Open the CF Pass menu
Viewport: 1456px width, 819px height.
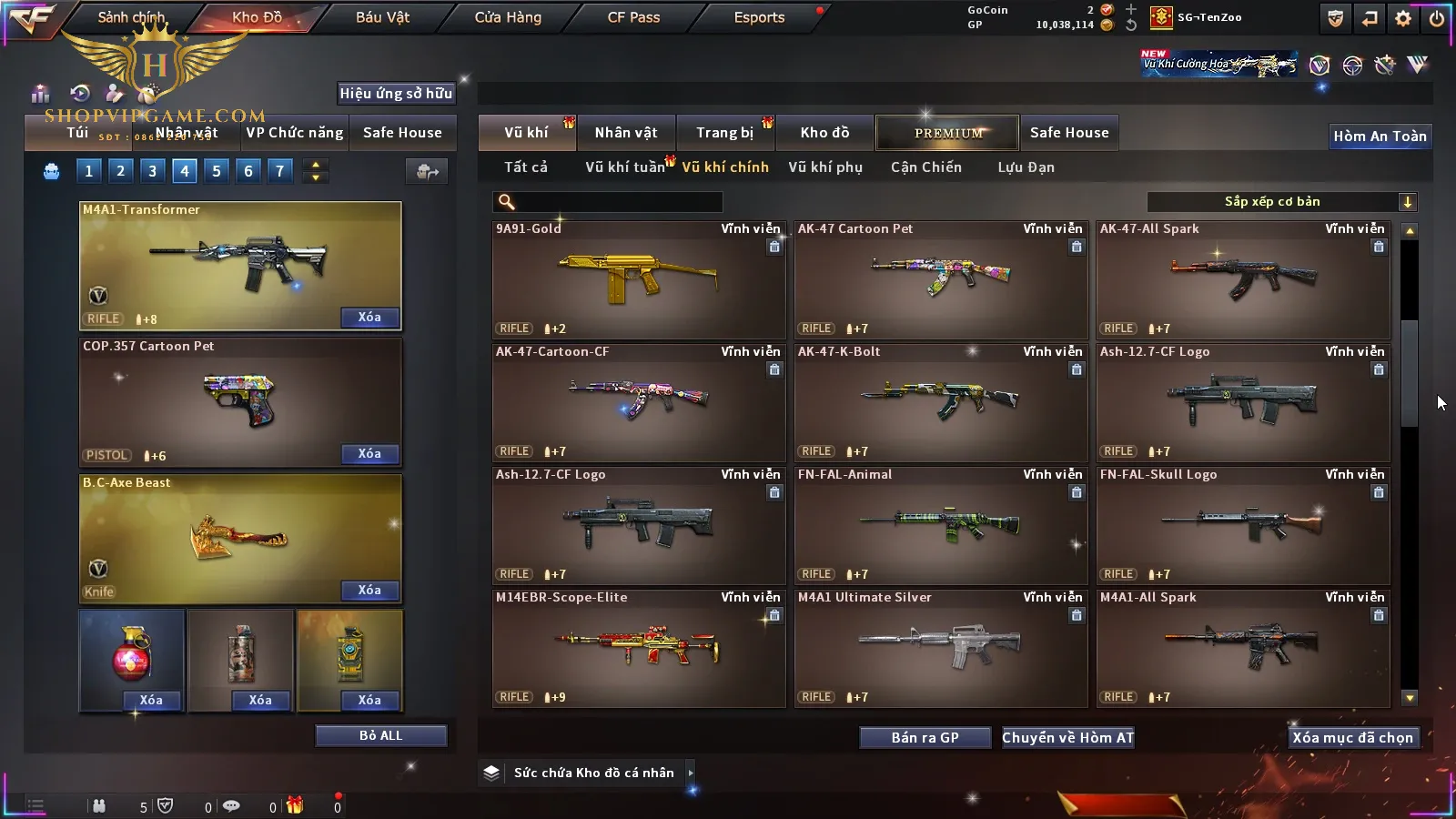(633, 17)
